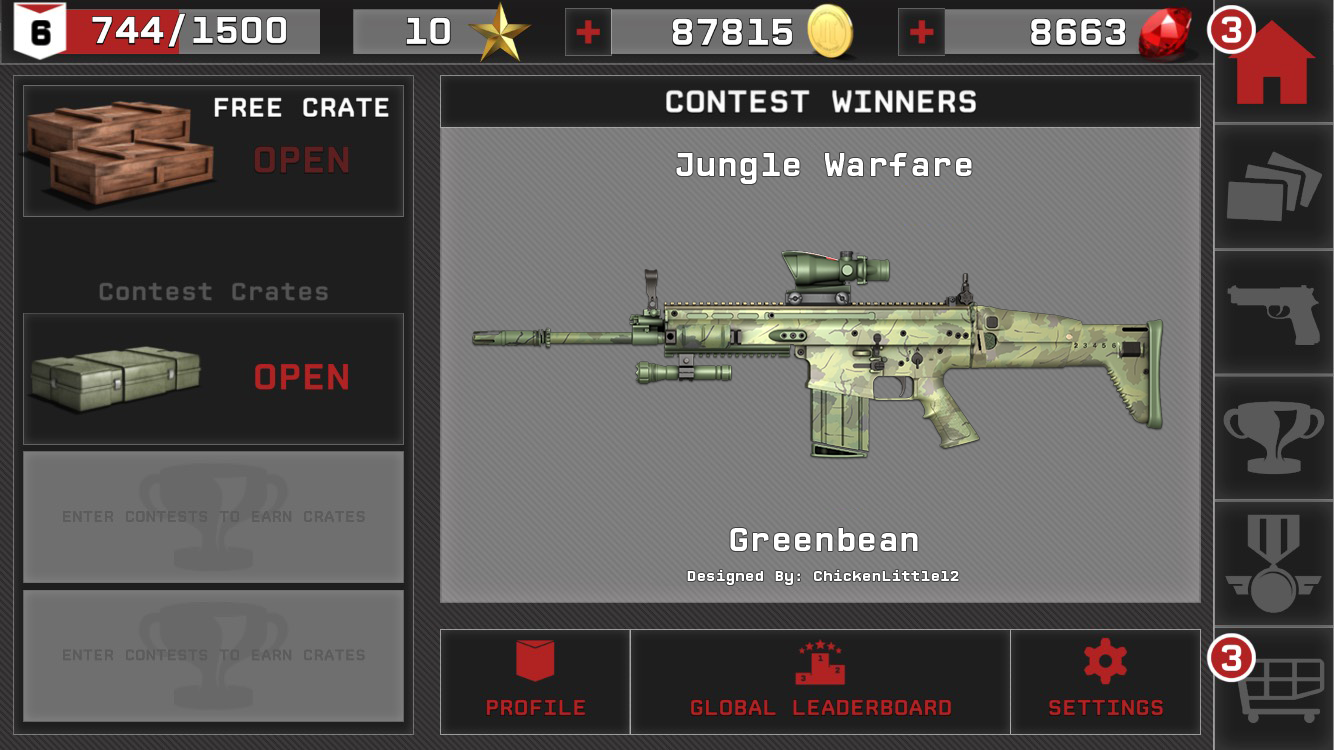Viewport: 1334px width, 750px height.
Task: View achievements using the medal icon
Action: coord(1273,560)
